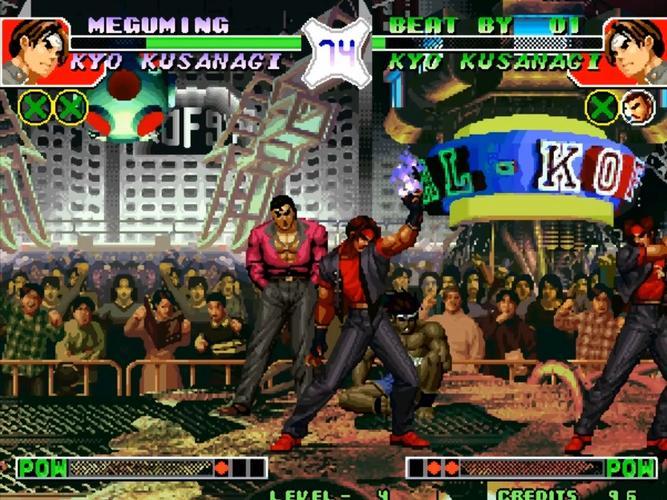Click player two's Kyo character portrait
This screenshot has width=667, height=500.
point(634,50)
